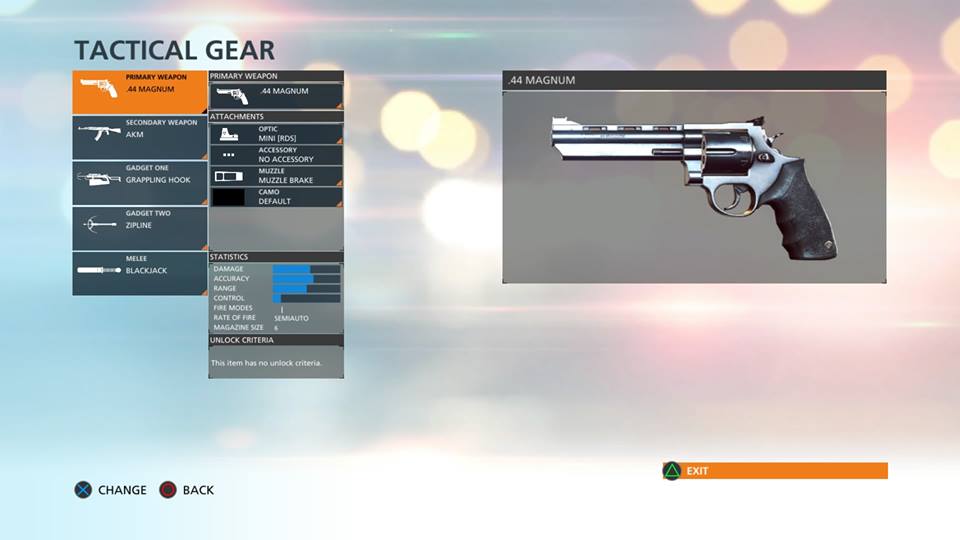The height and width of the screenshot is (540, 960).
Task: Click the .44 Magnum revolver preview image
Action: coord(693,187)
